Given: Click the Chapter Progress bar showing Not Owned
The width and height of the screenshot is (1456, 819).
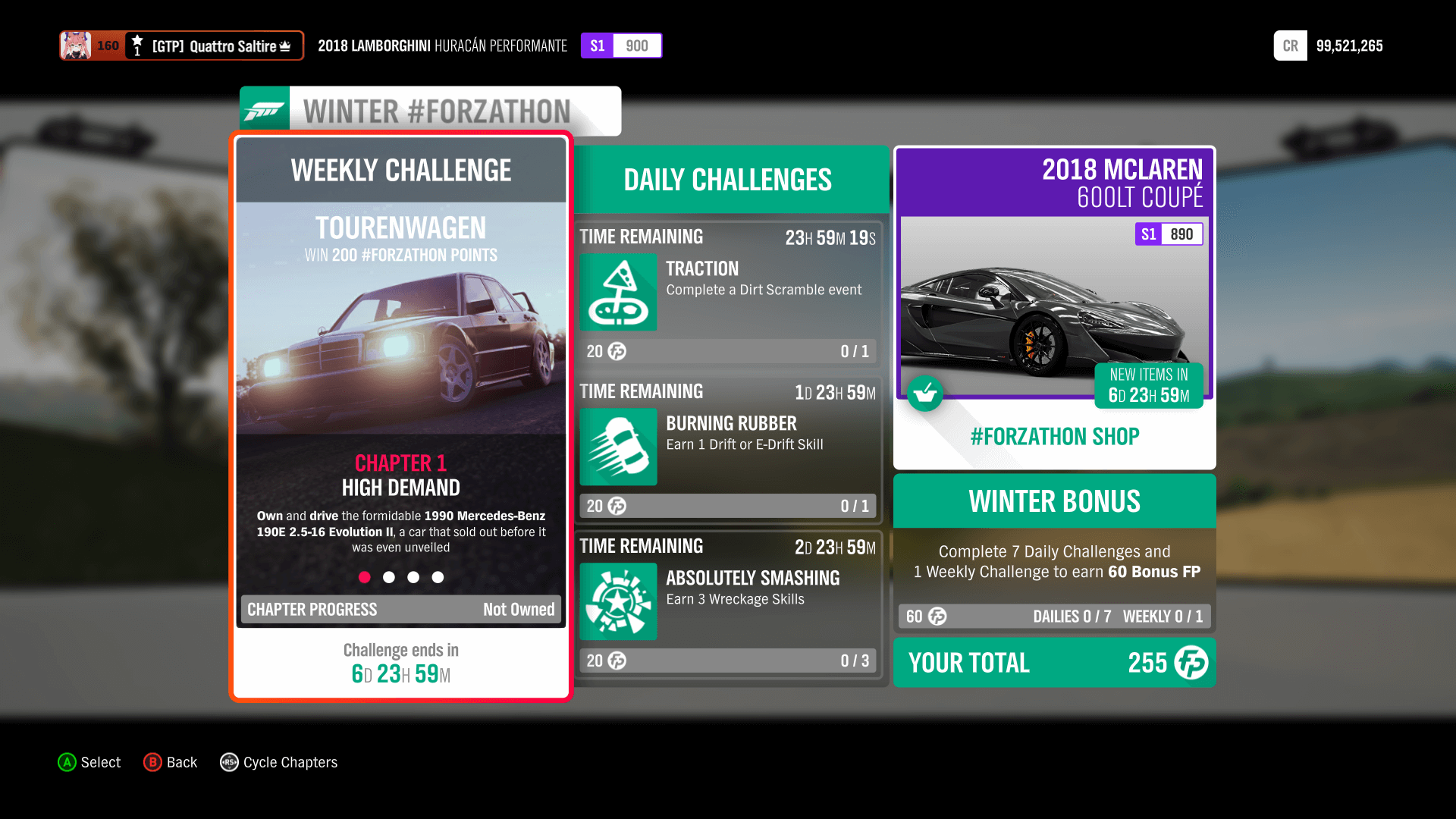Looking at the screenshot, I should [400, 609].
